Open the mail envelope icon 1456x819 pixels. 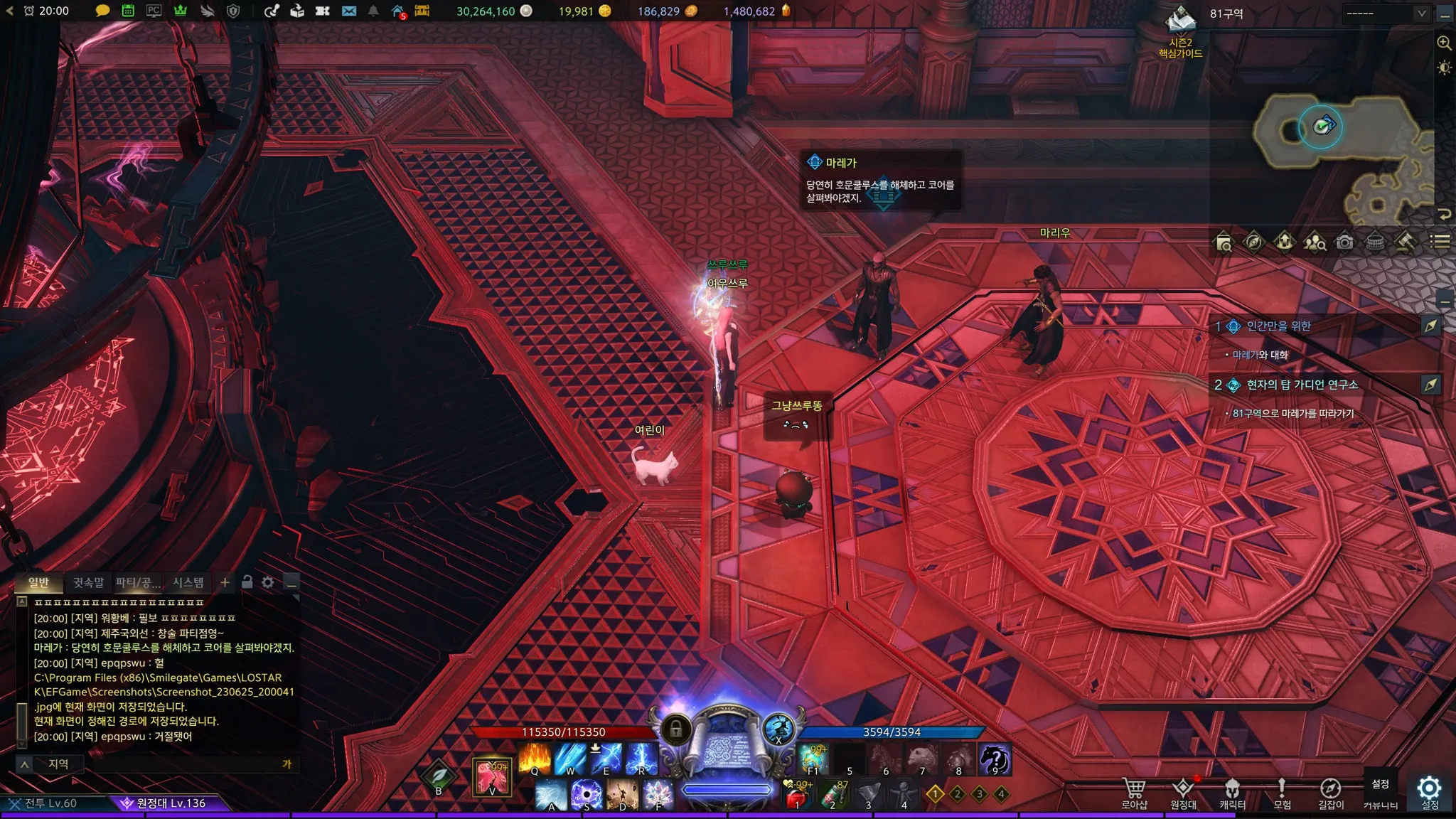(x=348, y=11)
